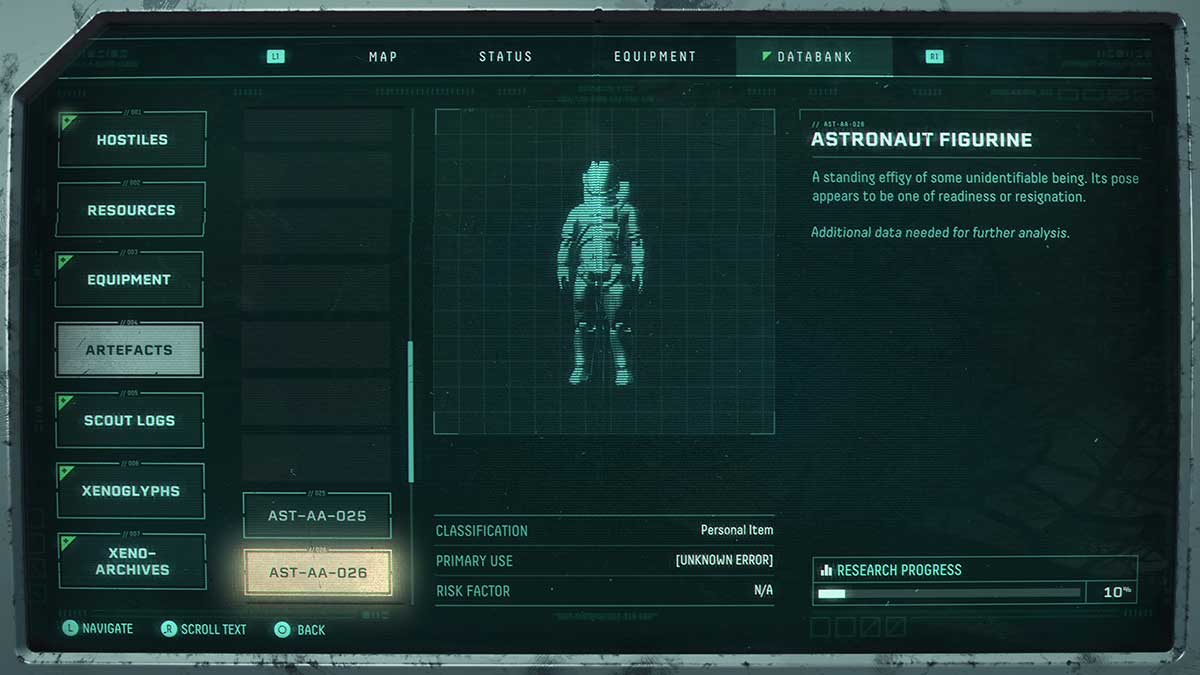Select artefact entry AST-AA-026
The width and height of the screenshot is (1200, 675).
coord(317,573)
